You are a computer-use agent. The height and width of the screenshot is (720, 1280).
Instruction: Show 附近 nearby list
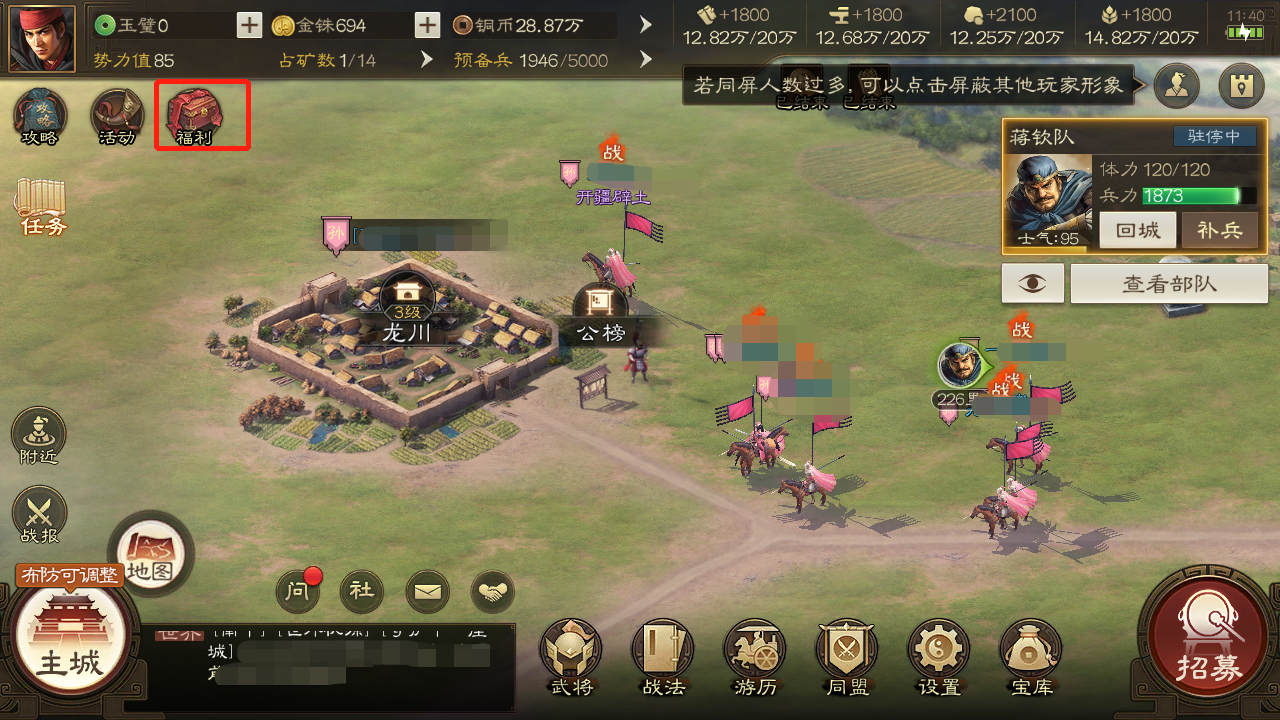[39, 435]
